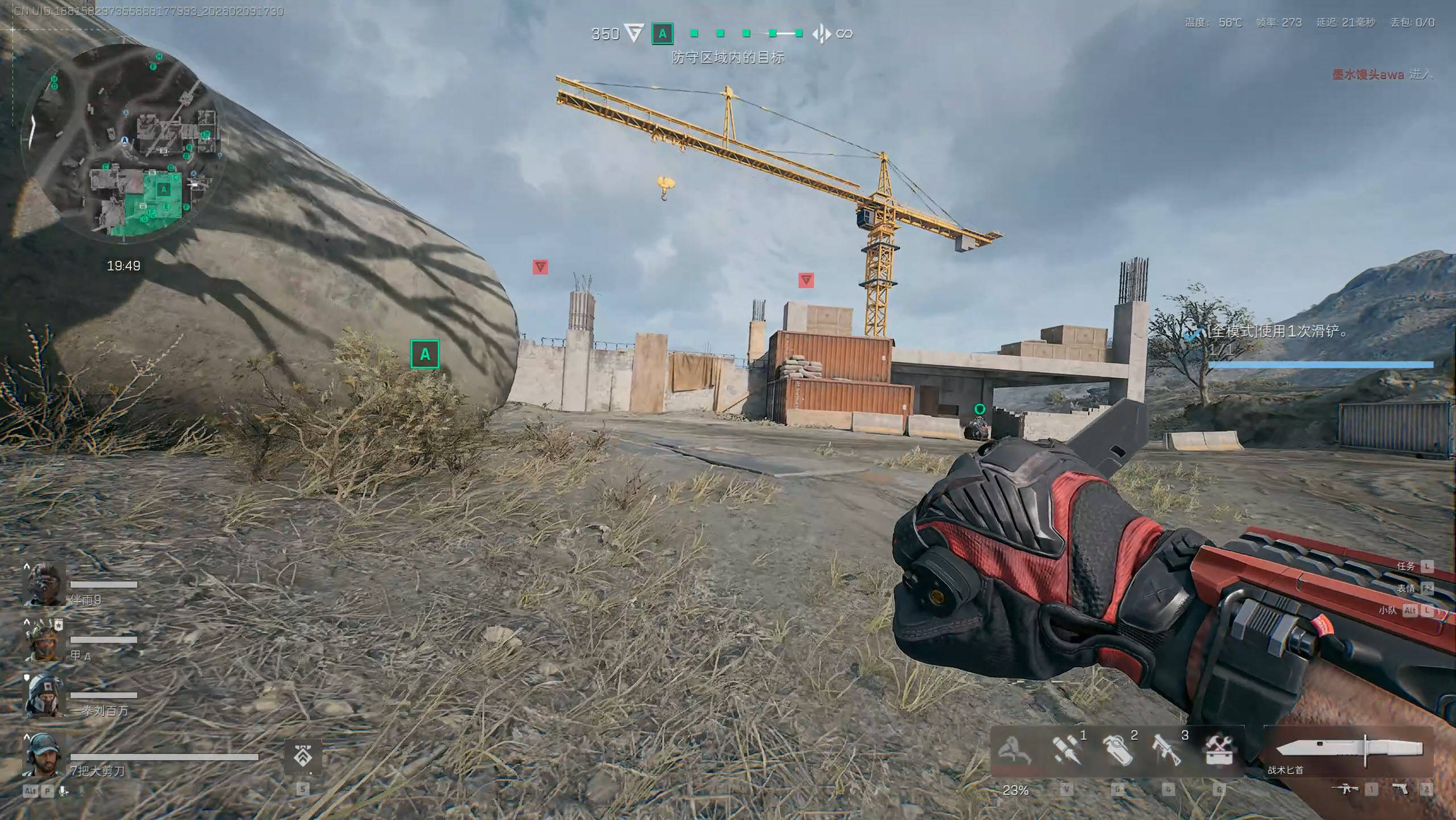Select squad member 甲A portrait
The height and width of the screenshot is (820, 1456).
[x=44, y=640]
